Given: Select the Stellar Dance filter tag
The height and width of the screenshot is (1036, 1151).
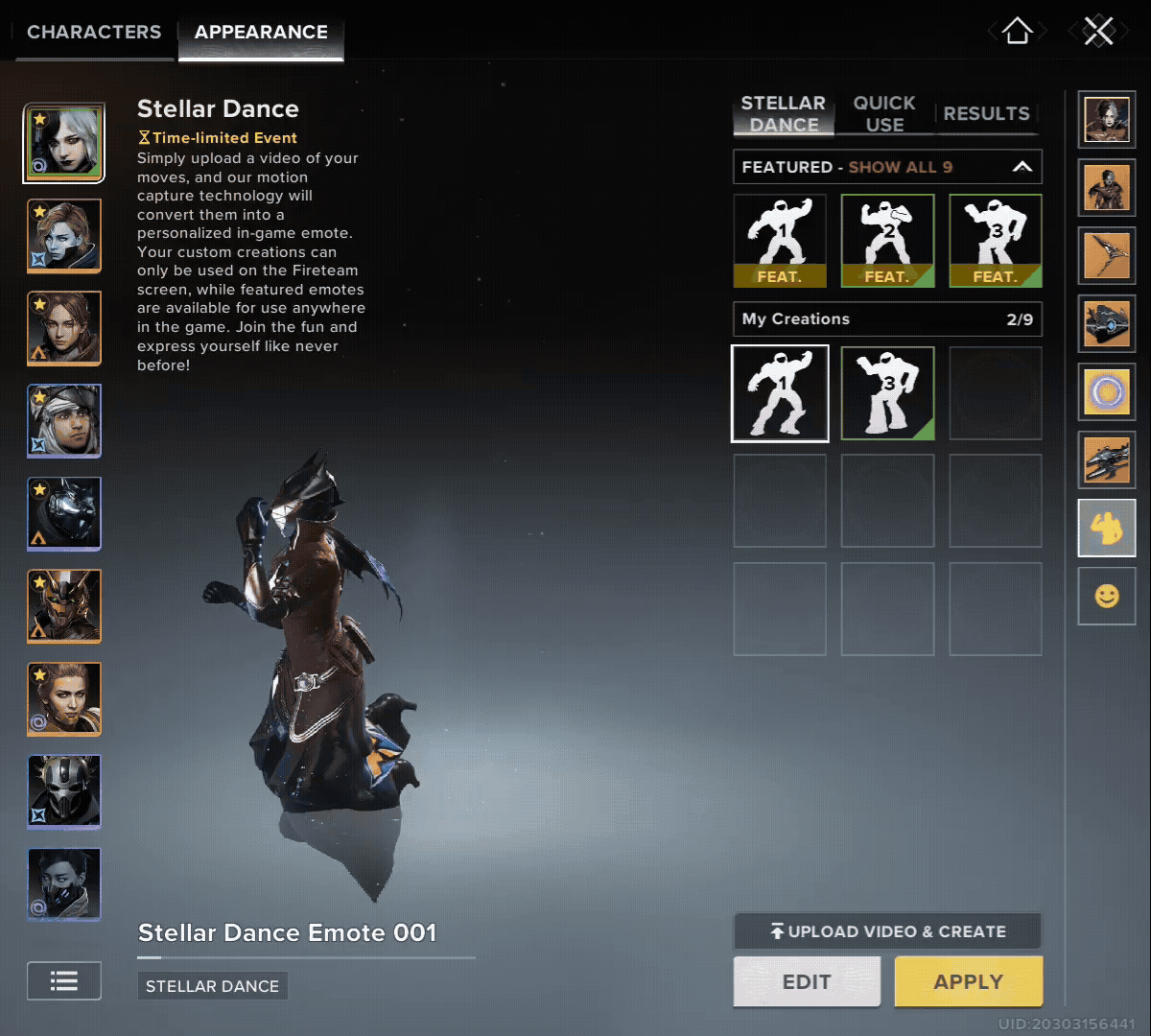Looking at the screenshot, I should (x=212, y=986).
